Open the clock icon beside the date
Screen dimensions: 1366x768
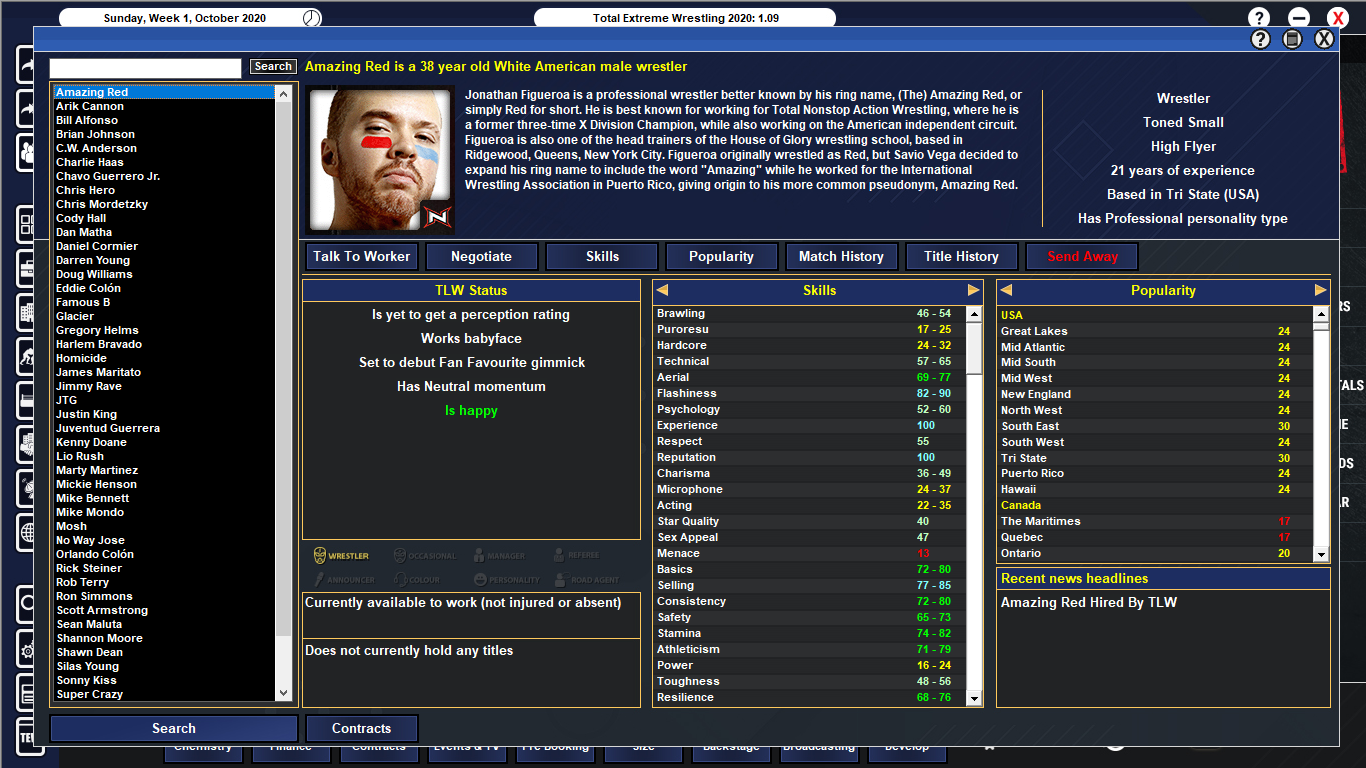click(x=312, y=16)
